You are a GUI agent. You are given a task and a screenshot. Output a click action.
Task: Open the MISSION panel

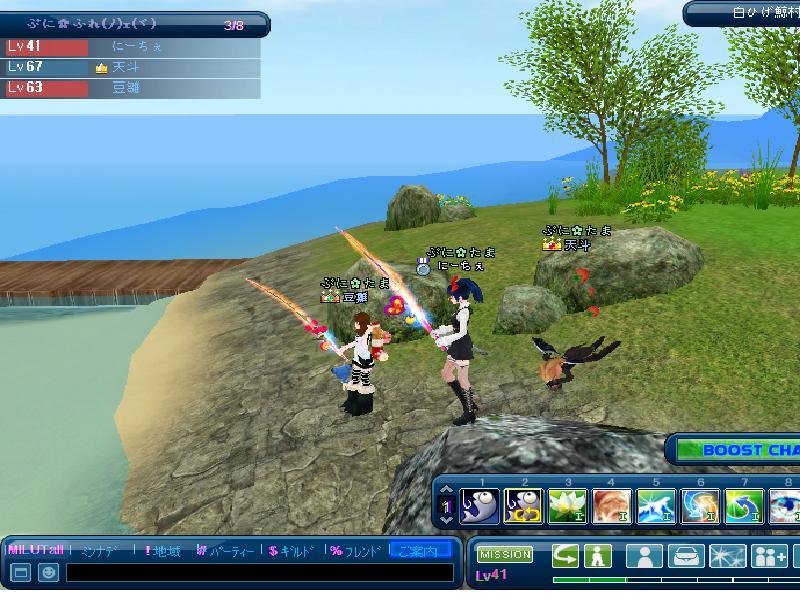[x=505, y=555]
